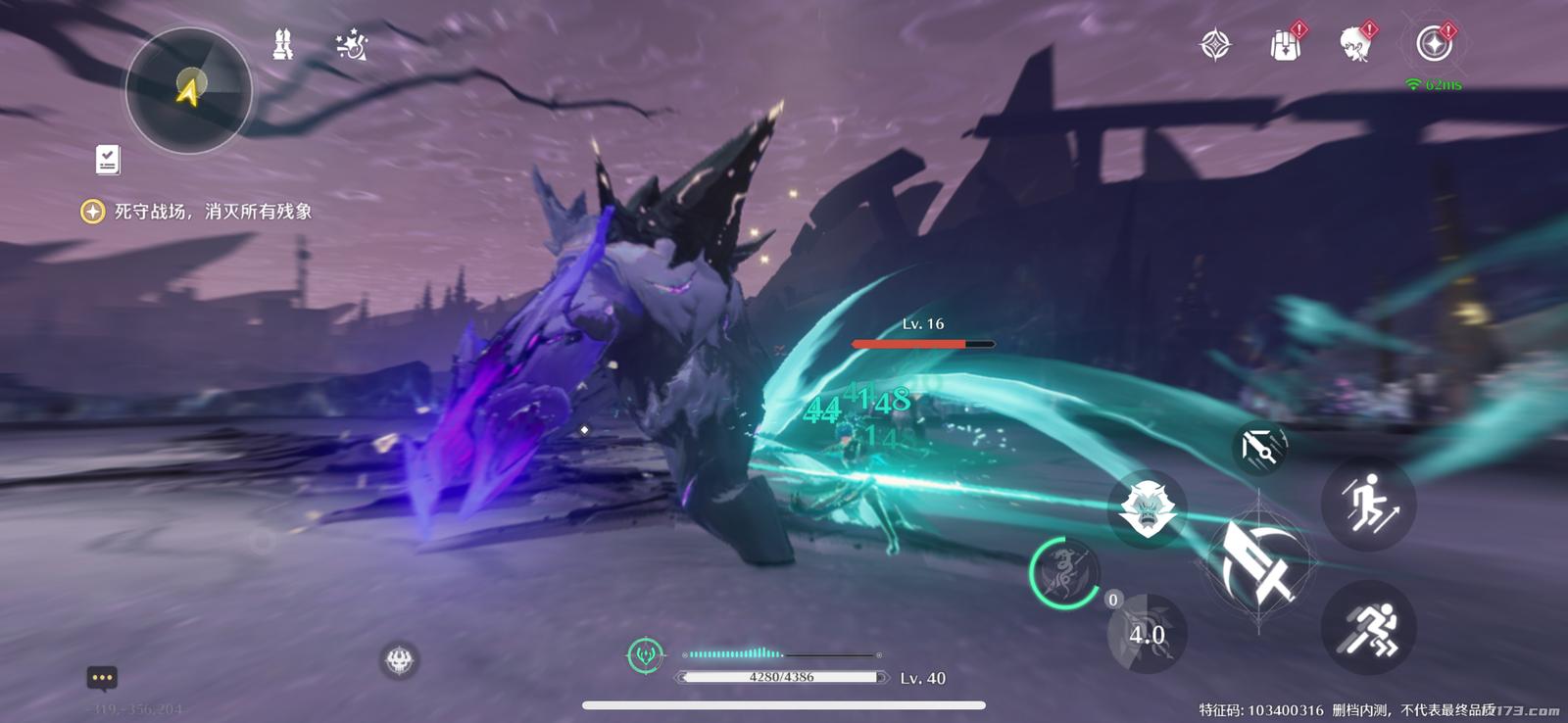This screenshot has width=1568, height=723.
Task: Tap the running figure dodge button
Action: [1368, 628]
